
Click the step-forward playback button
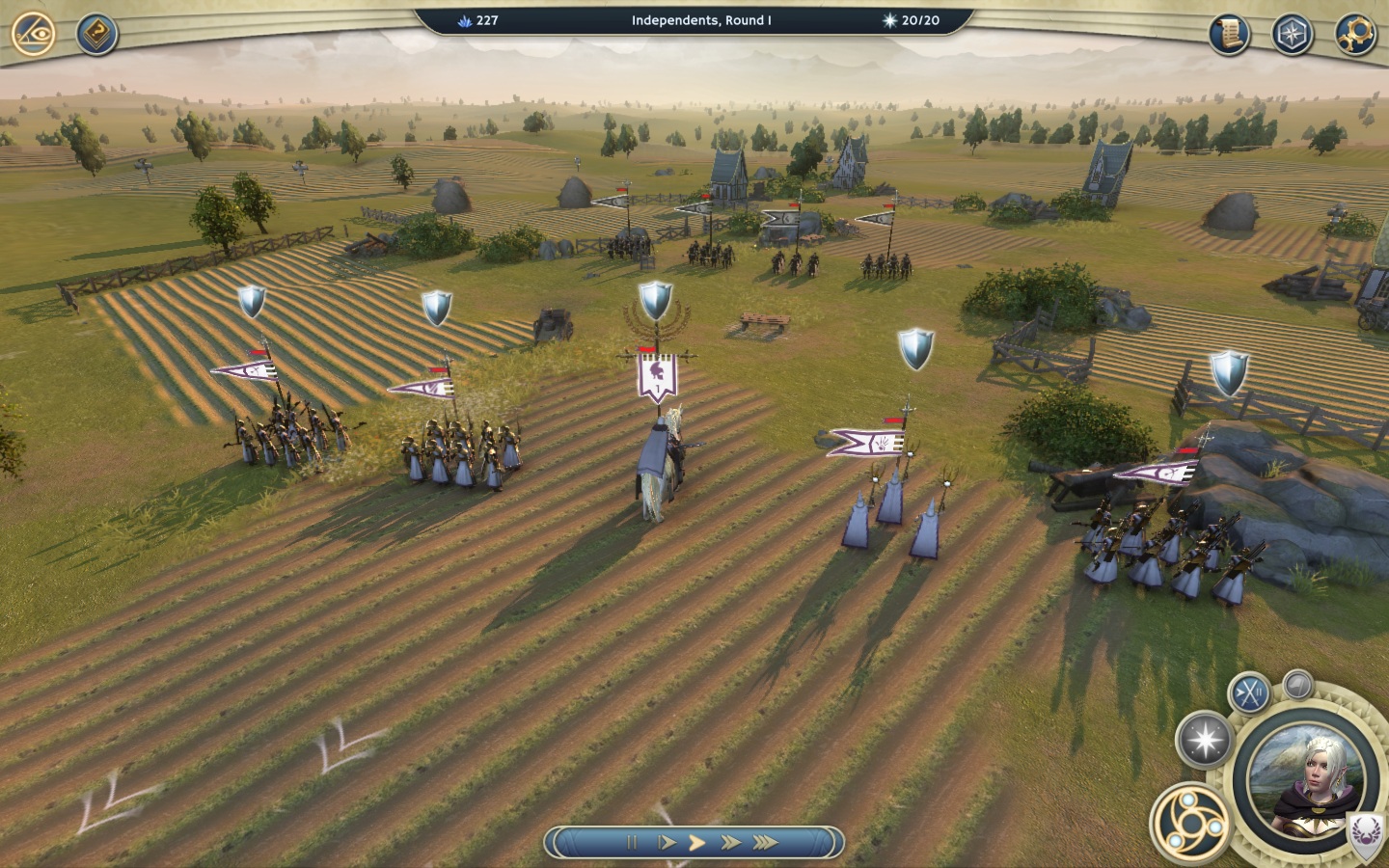[x=666, y=842]
